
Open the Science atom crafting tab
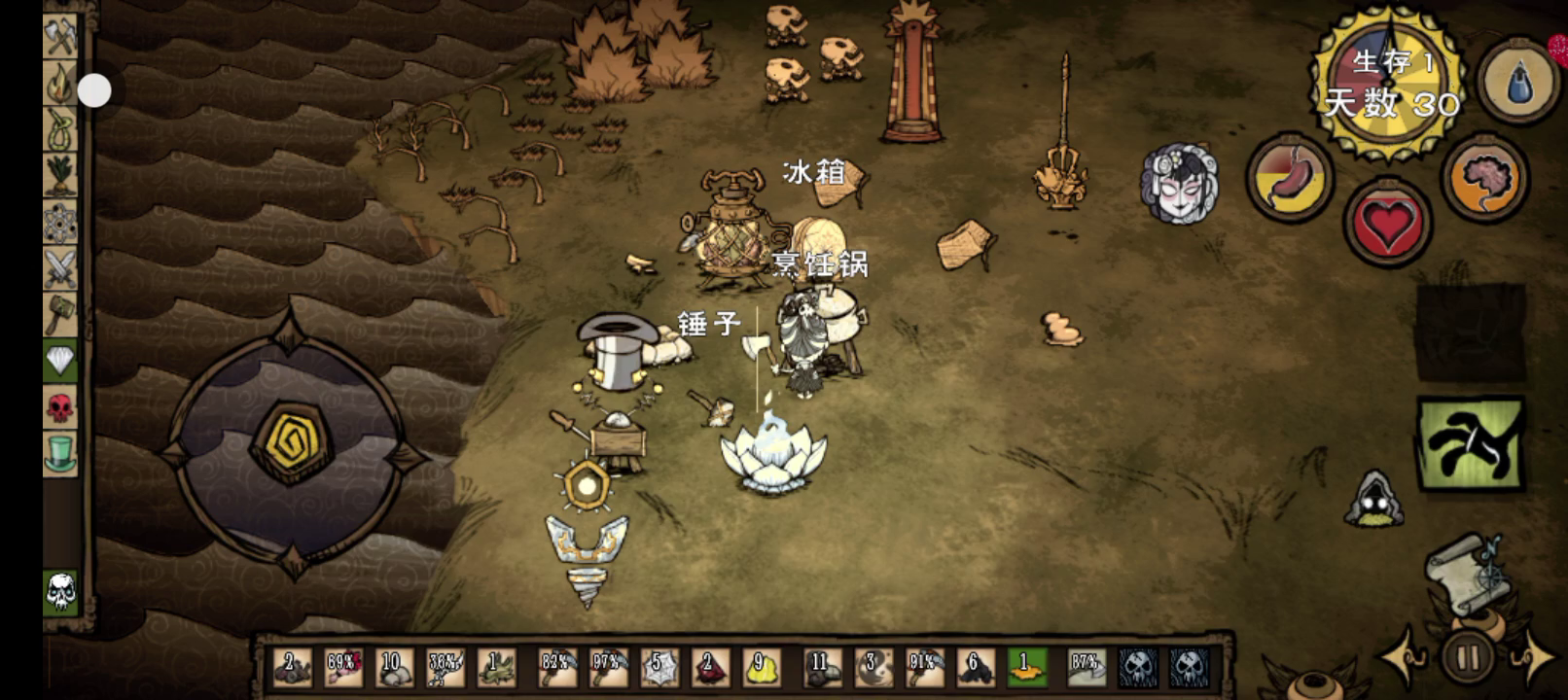(x=60, y=224)
